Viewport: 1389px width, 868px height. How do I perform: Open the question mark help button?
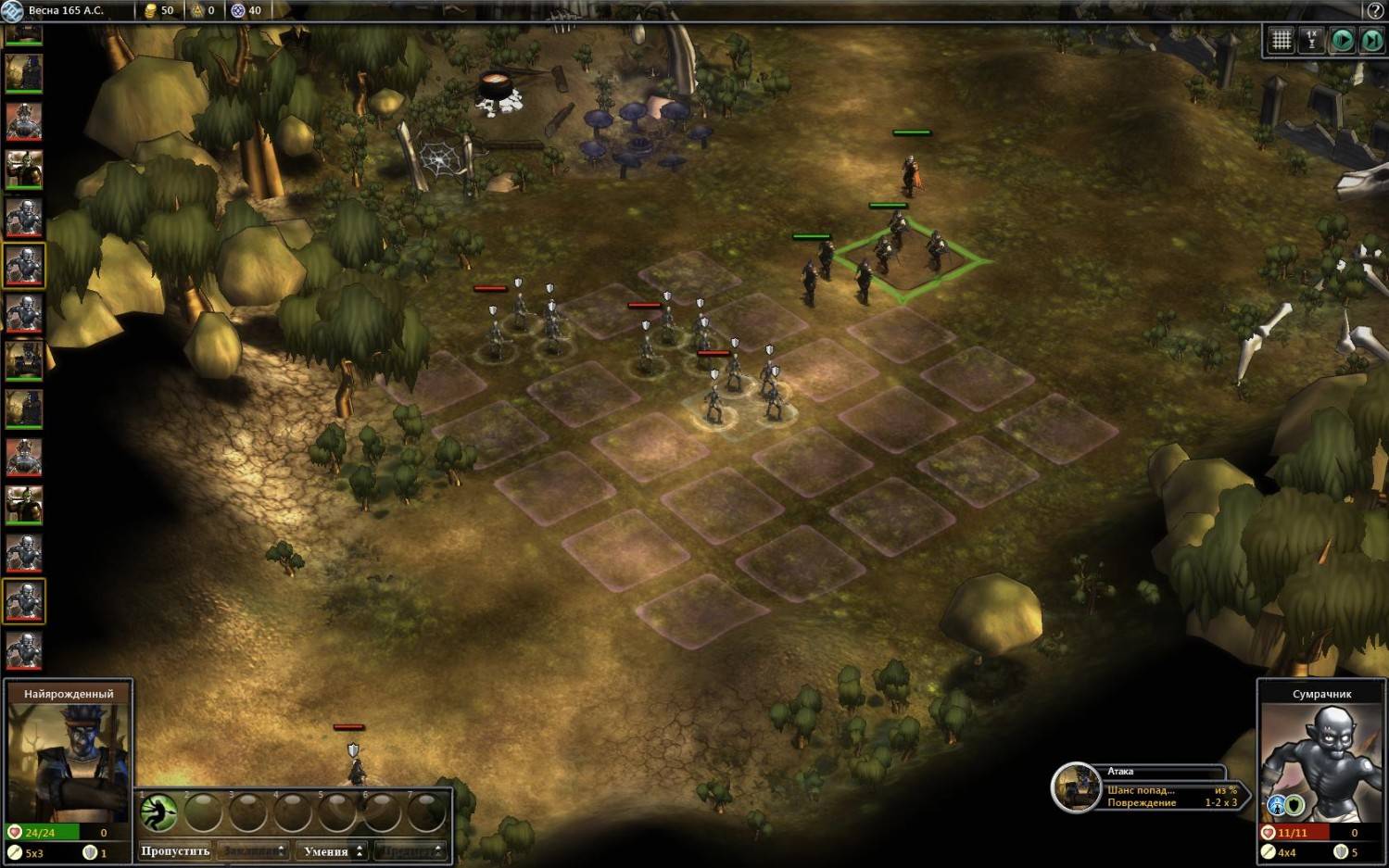[1375, 10]
